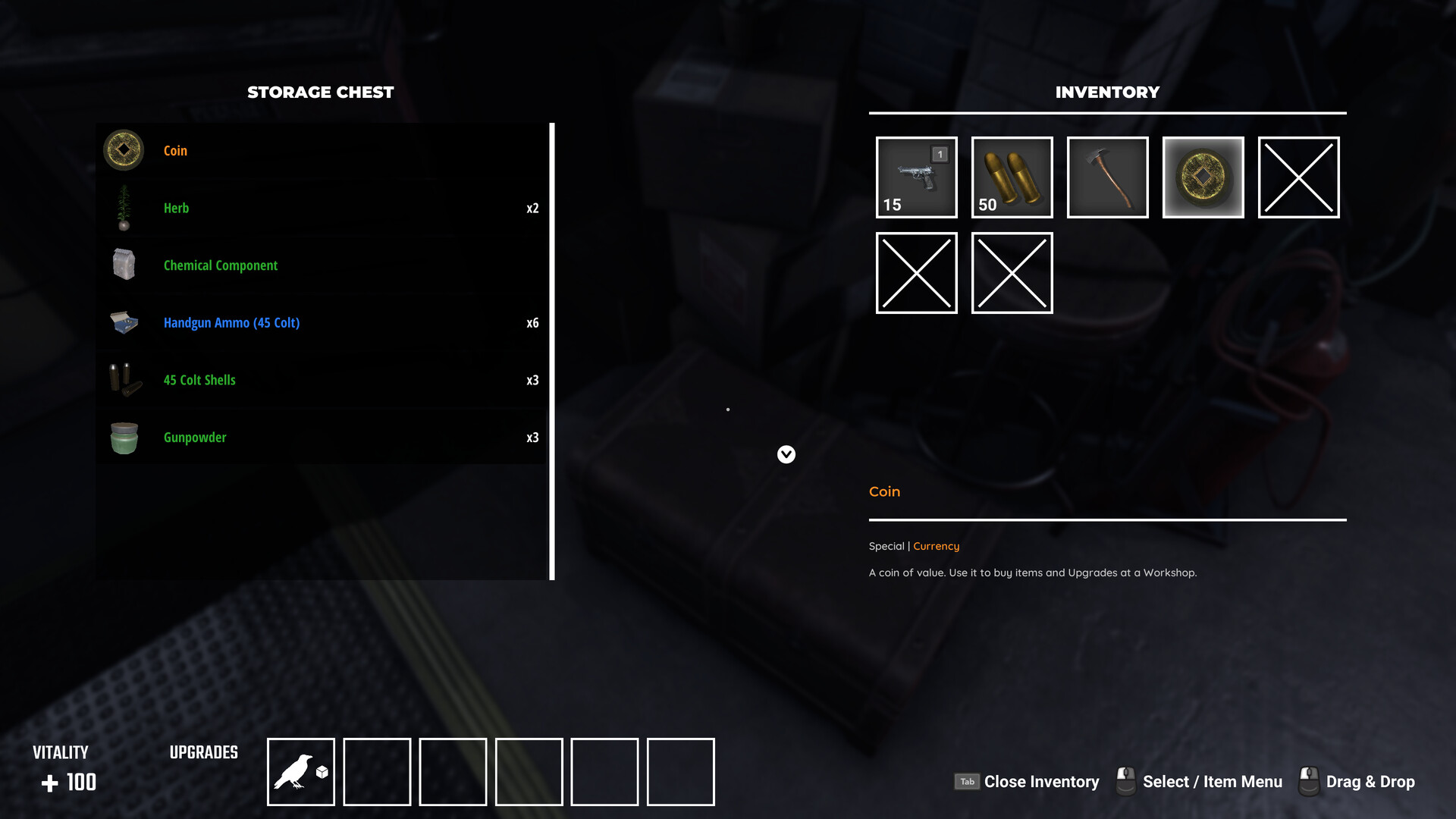Select the pickaxe tool in the inventory
This screenshot has width=1456, height=819.
point(1107,177)
